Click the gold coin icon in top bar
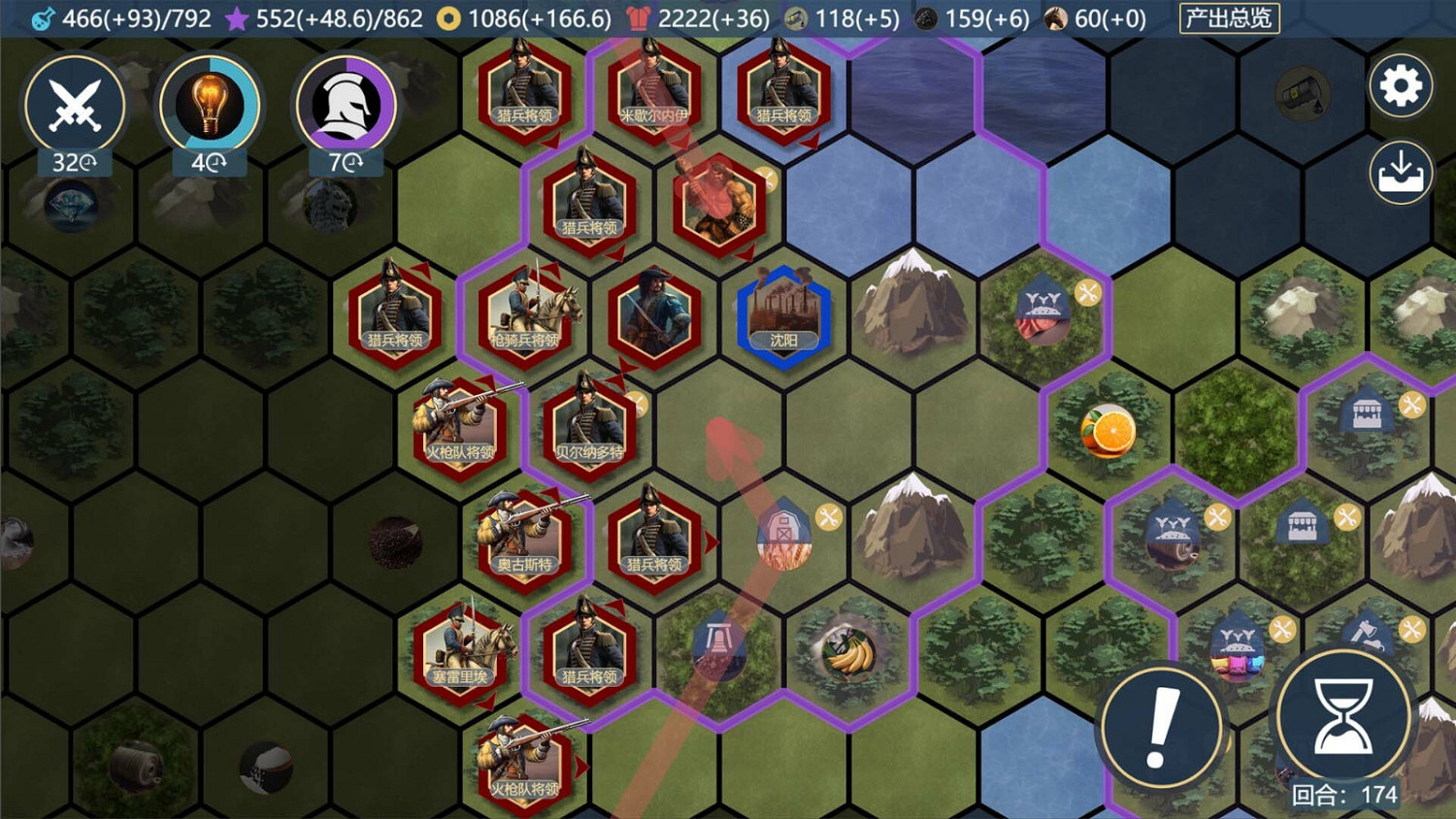This screenshot has width=1456, height=819. coord(448,16)
